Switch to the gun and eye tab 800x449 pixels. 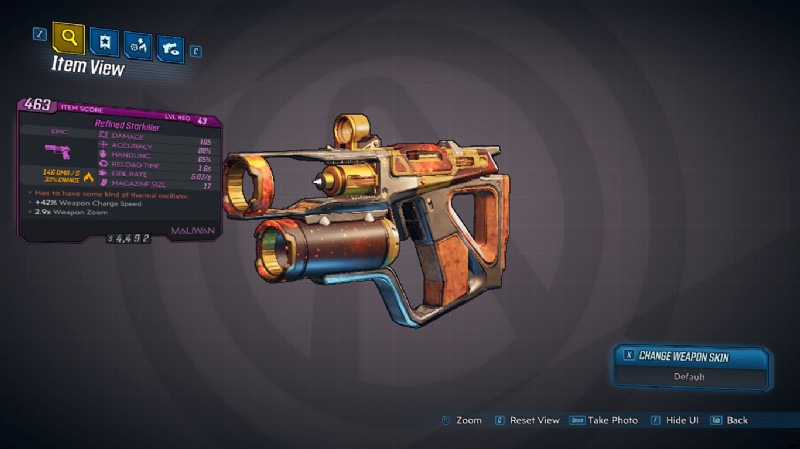(170, 48)
